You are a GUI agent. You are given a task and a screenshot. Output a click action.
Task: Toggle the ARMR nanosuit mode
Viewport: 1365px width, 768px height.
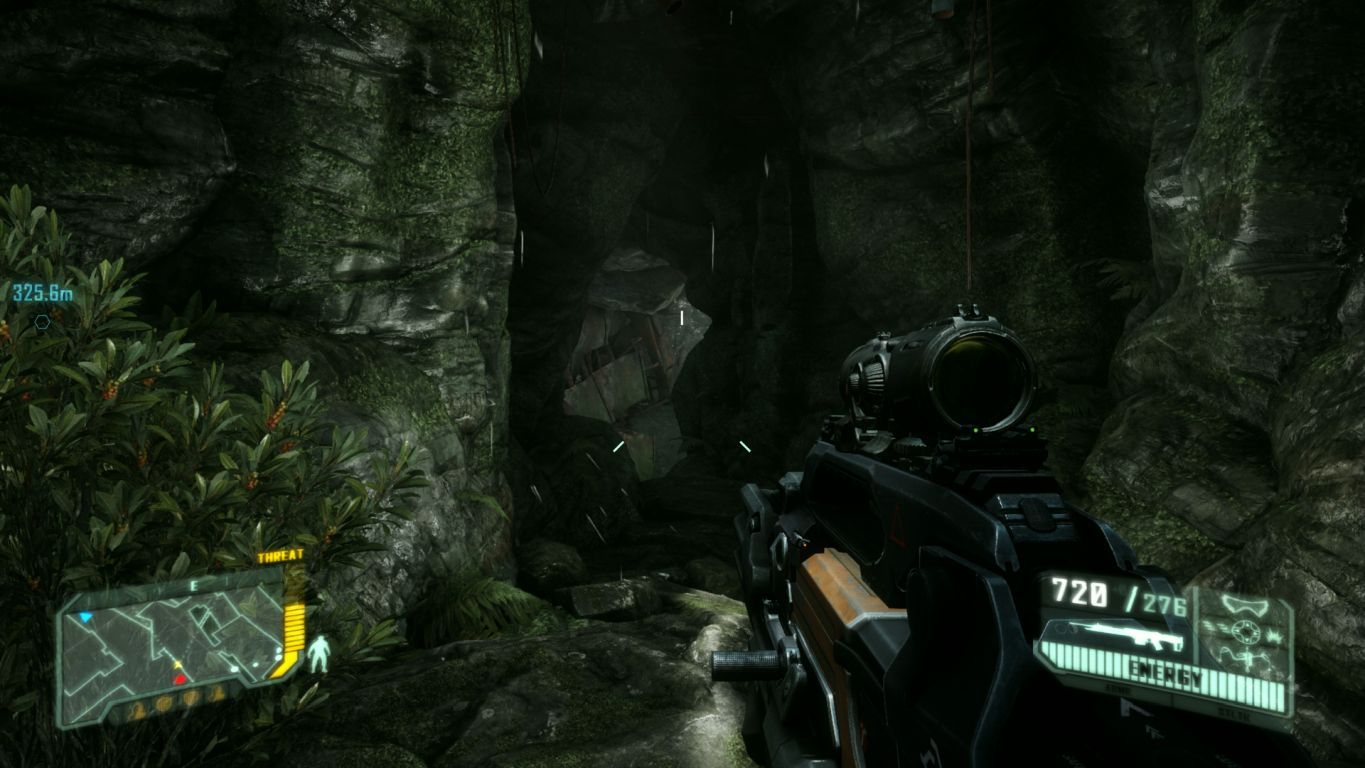[1117, 689]
